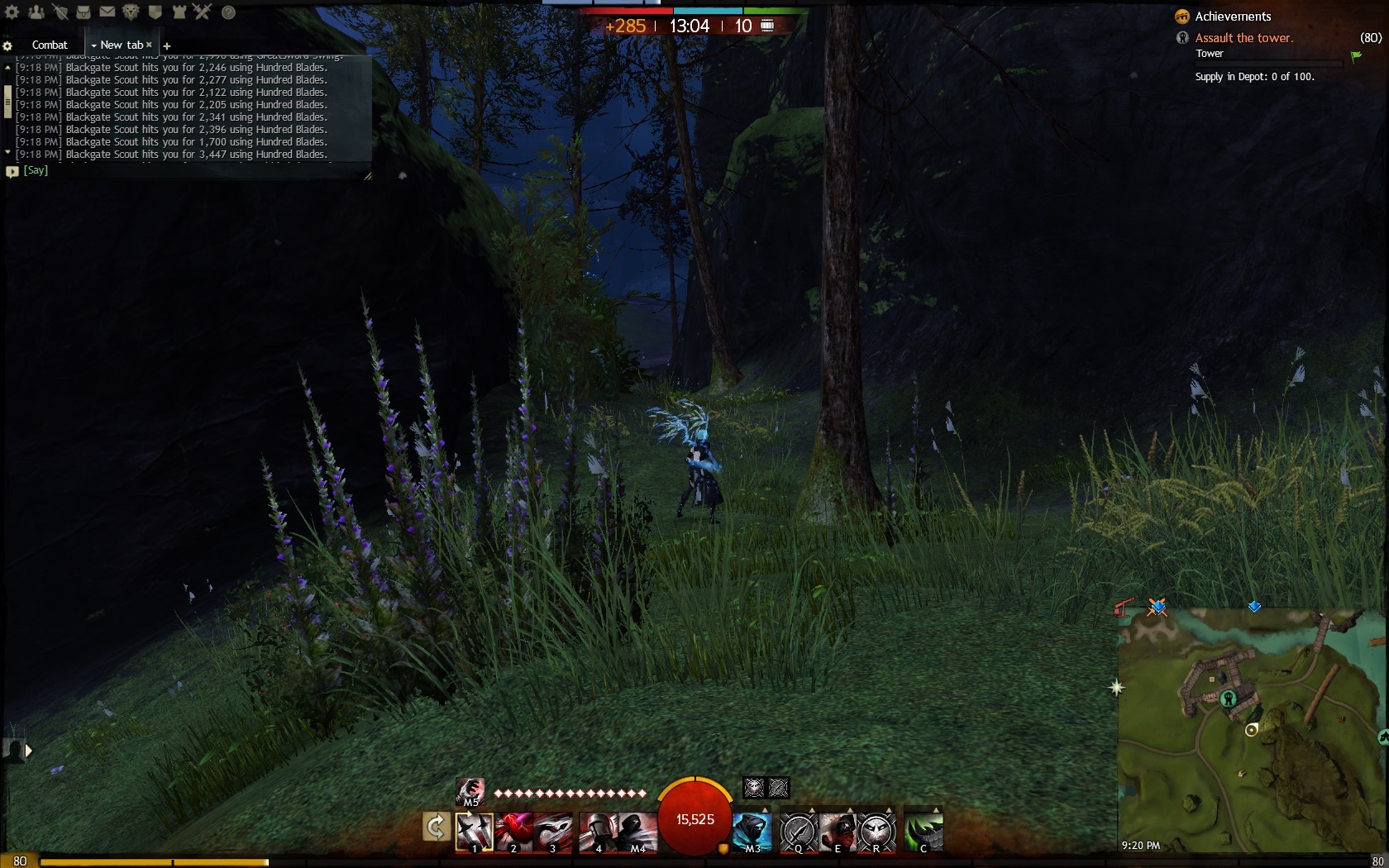This screenshot has width=1389, height=868.
Task: Switch to the Combat chat tab
Action: 50,45
